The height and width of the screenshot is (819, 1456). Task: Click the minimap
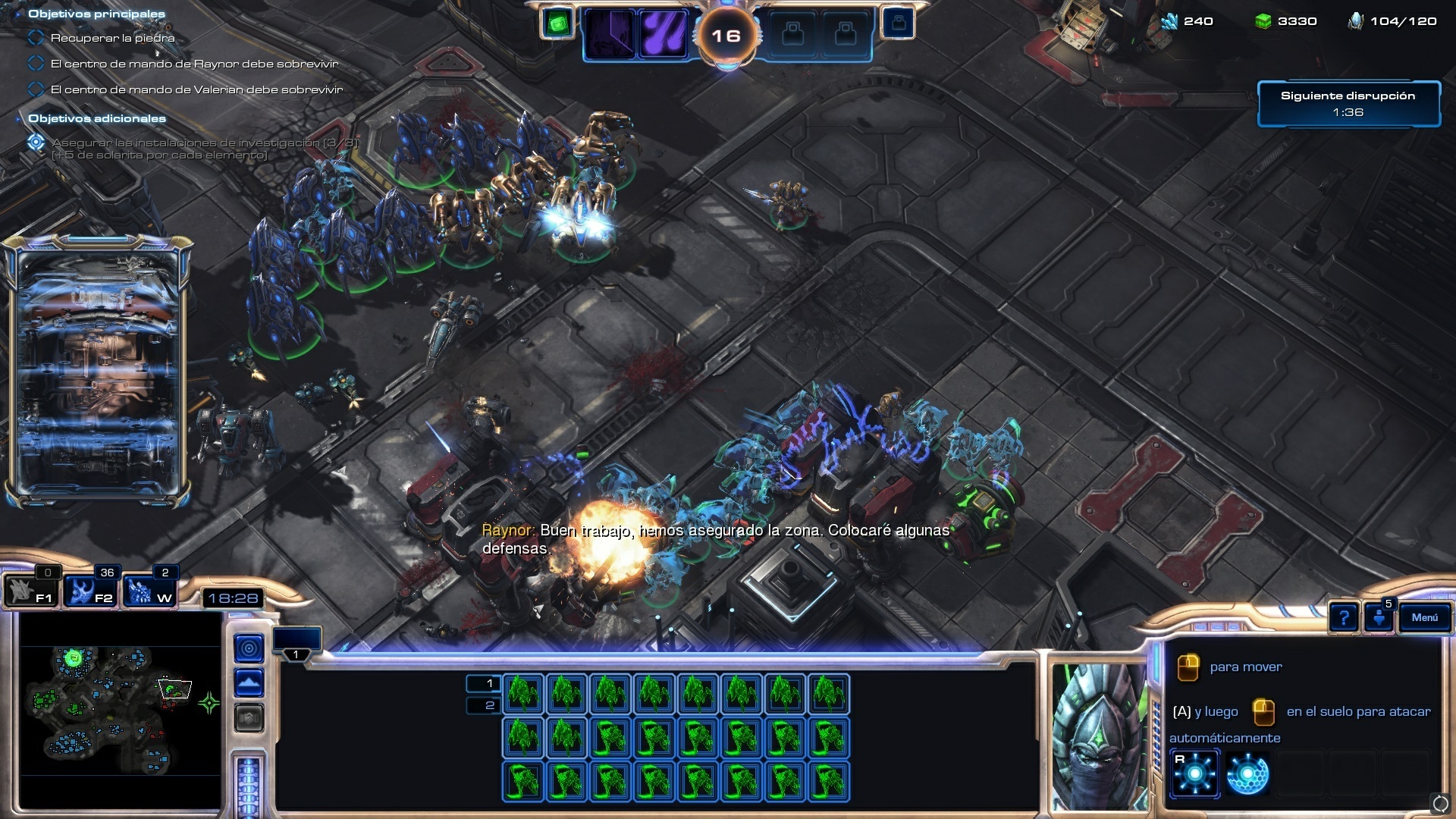click(x=120, y=709)
